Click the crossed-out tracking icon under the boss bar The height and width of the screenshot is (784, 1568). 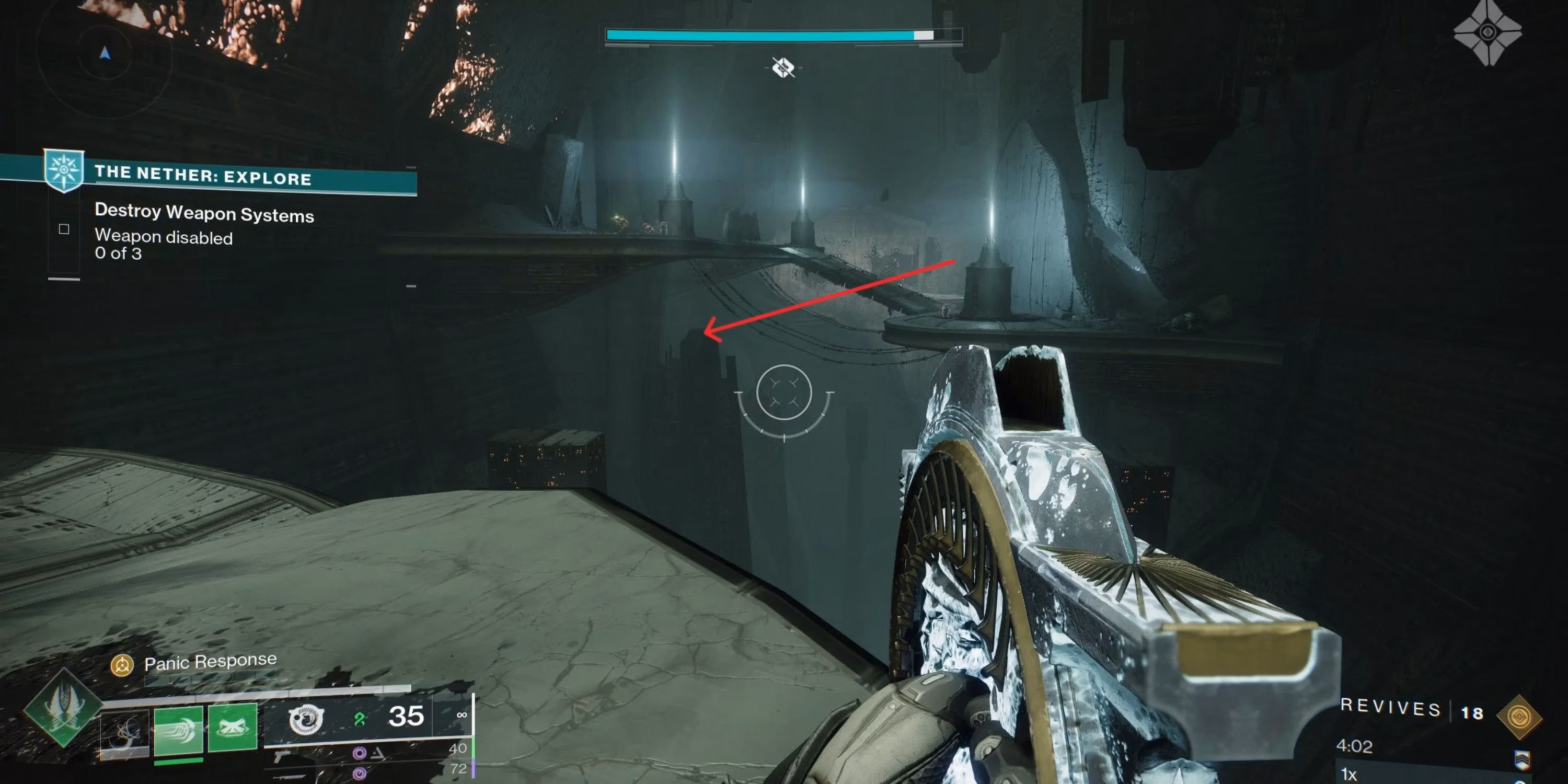(782, 69)
